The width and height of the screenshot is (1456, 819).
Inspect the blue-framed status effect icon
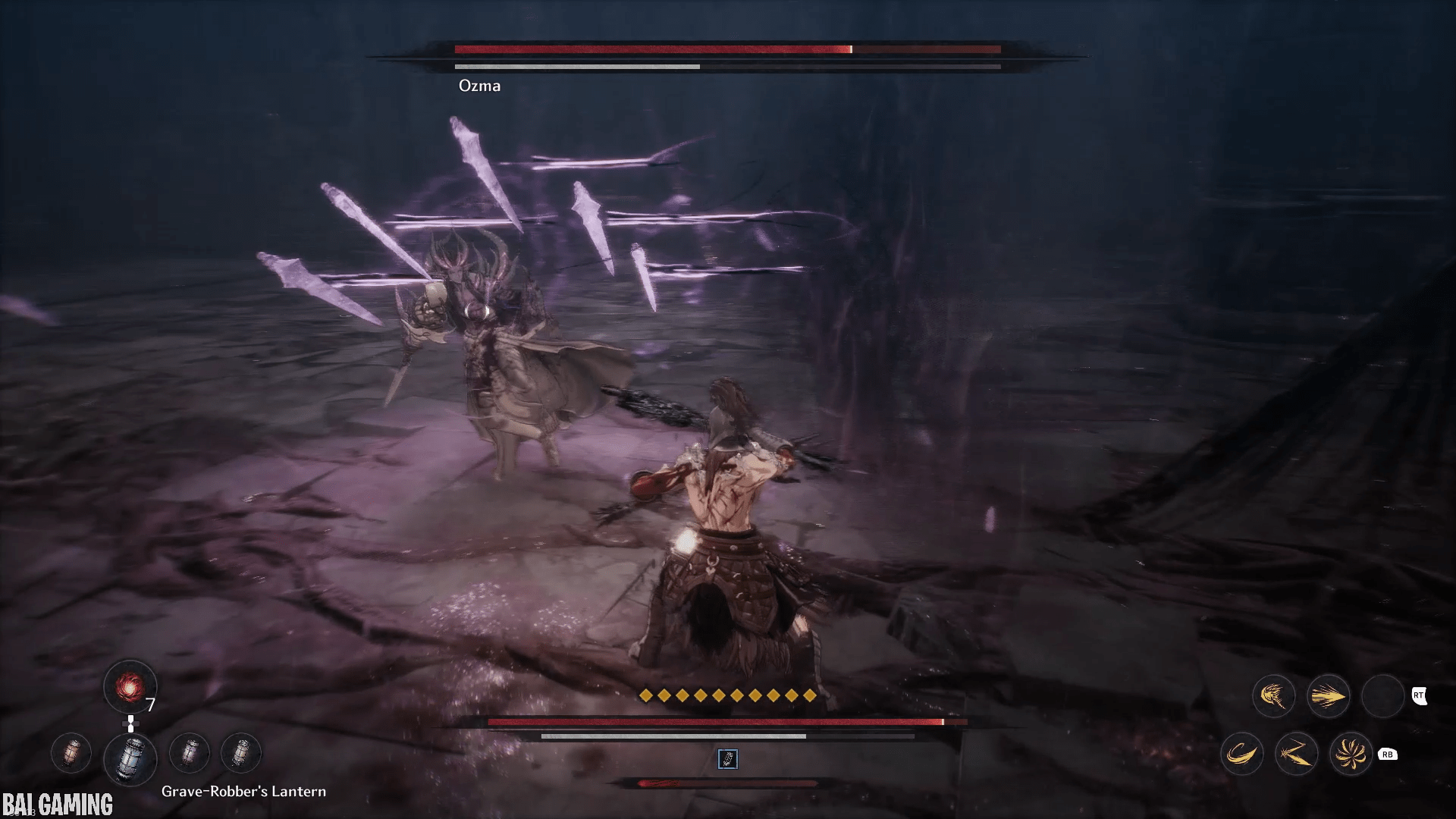(x=727, y=758)
